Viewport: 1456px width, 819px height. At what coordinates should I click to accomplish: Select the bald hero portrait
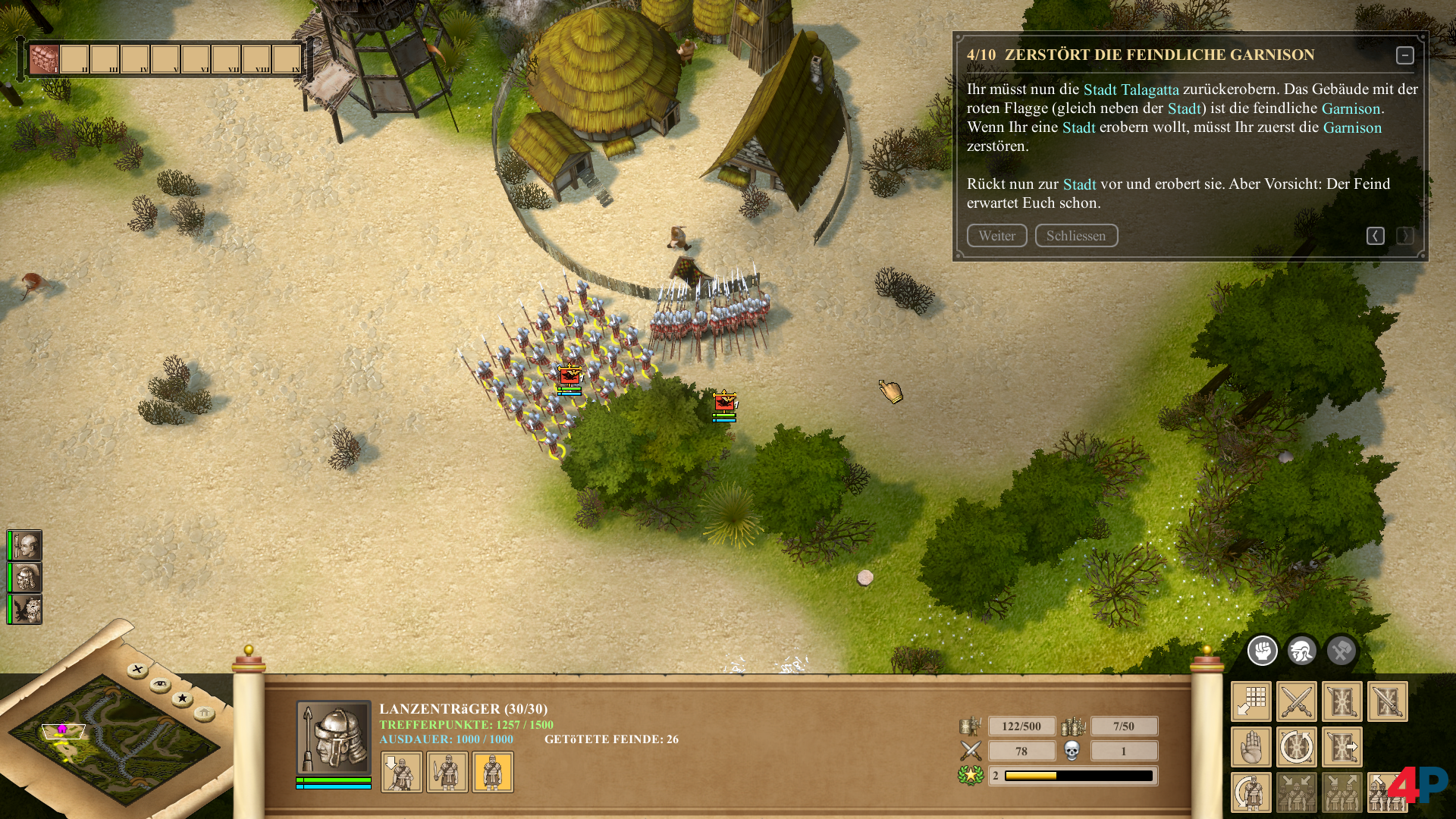tap(26, 545)
